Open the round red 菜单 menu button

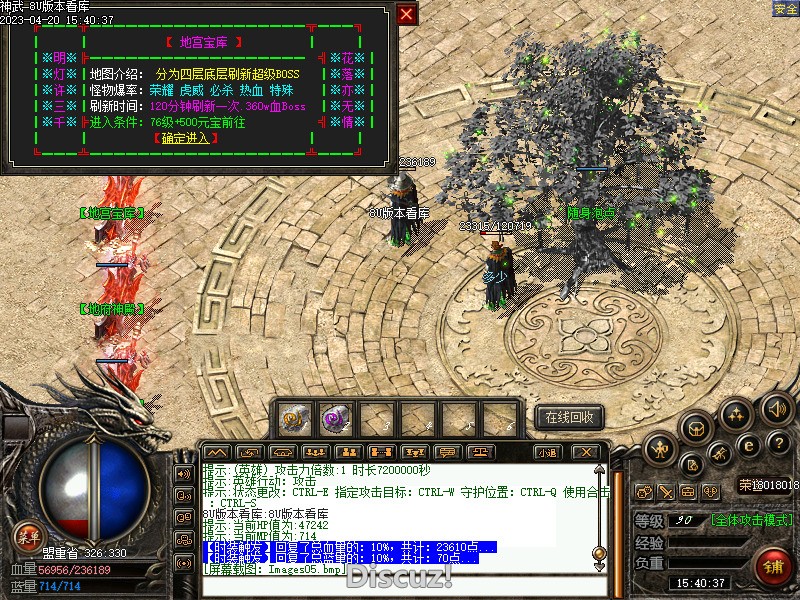pos(27,535)
